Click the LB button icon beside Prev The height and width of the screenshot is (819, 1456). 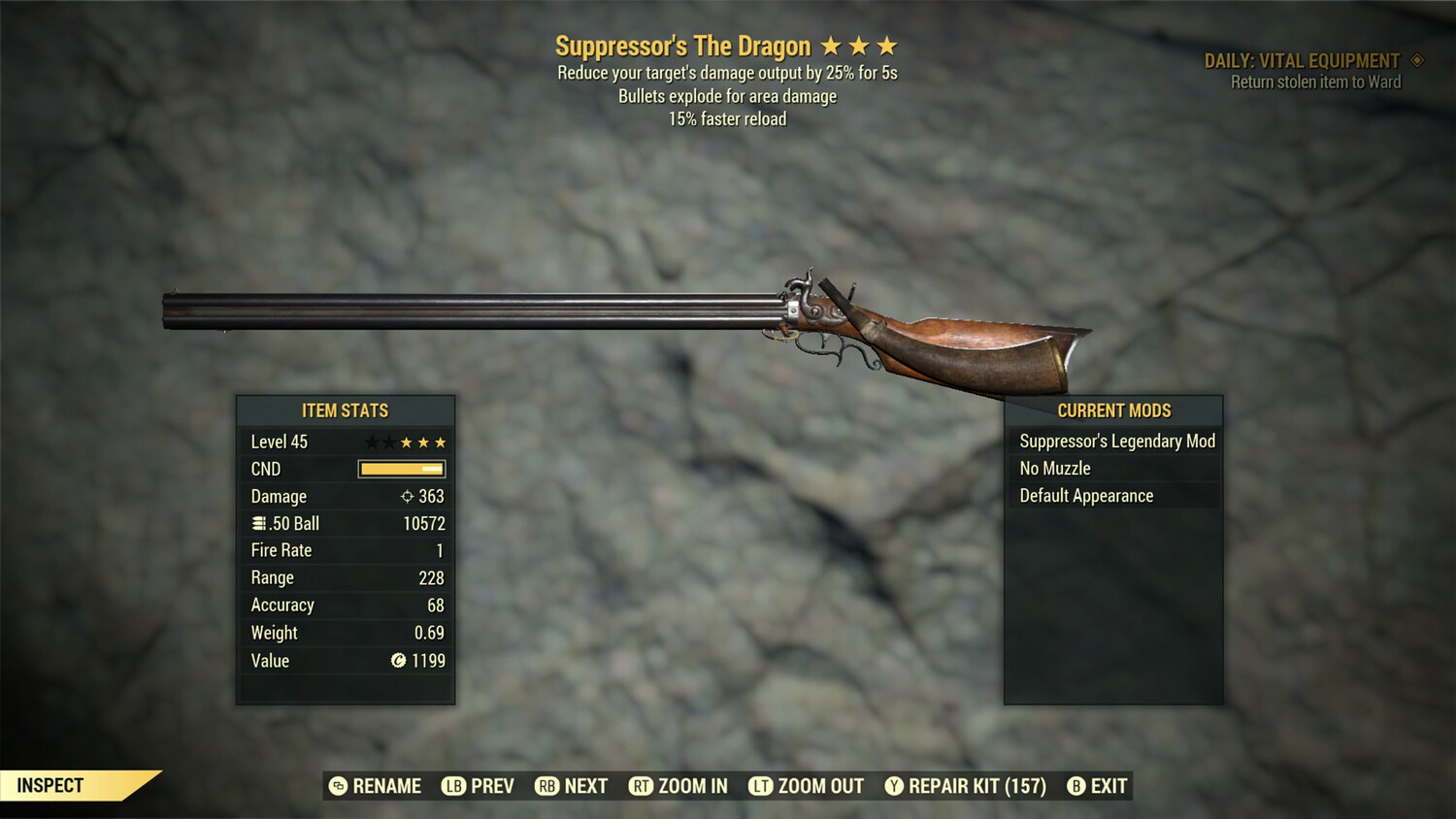tap(451, 786)
